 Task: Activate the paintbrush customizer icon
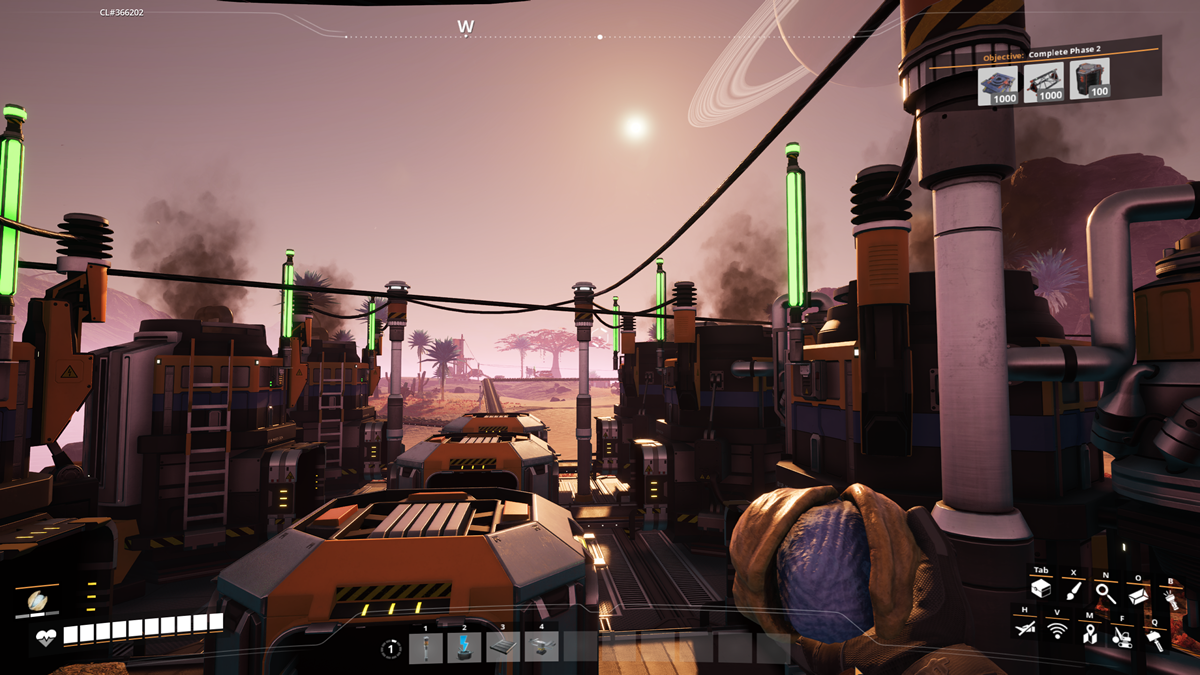pyautogui.click(x=1073, y=591)
